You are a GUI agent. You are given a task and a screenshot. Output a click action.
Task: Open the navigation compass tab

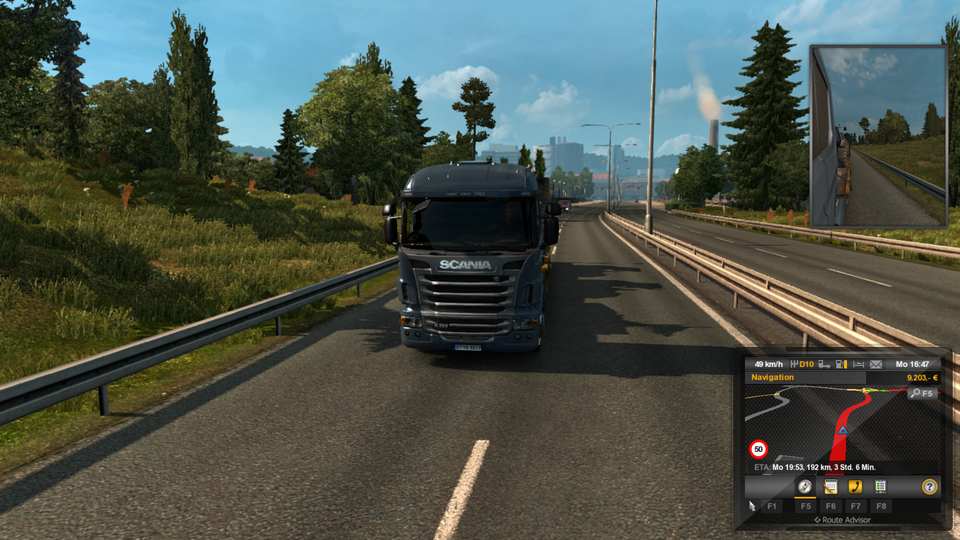tap(805, 486)
